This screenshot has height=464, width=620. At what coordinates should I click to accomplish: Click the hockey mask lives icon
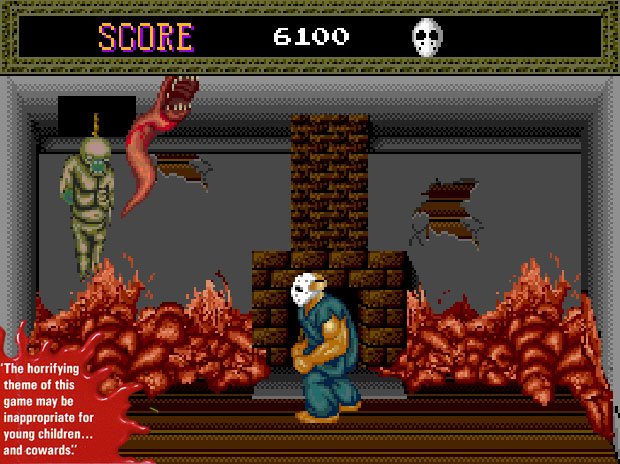(427, 38)
